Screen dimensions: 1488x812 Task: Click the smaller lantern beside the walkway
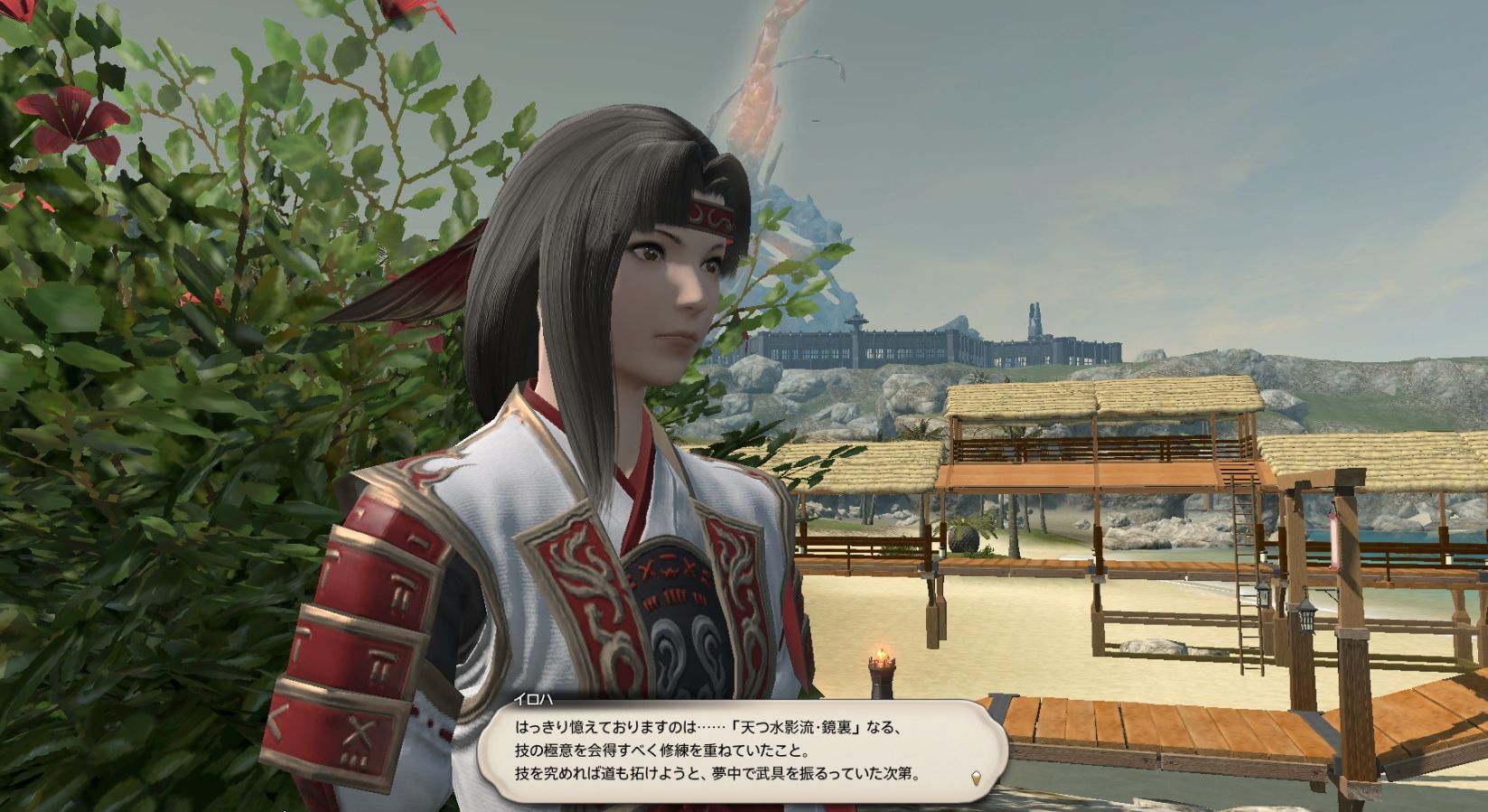click(1262, 596)
